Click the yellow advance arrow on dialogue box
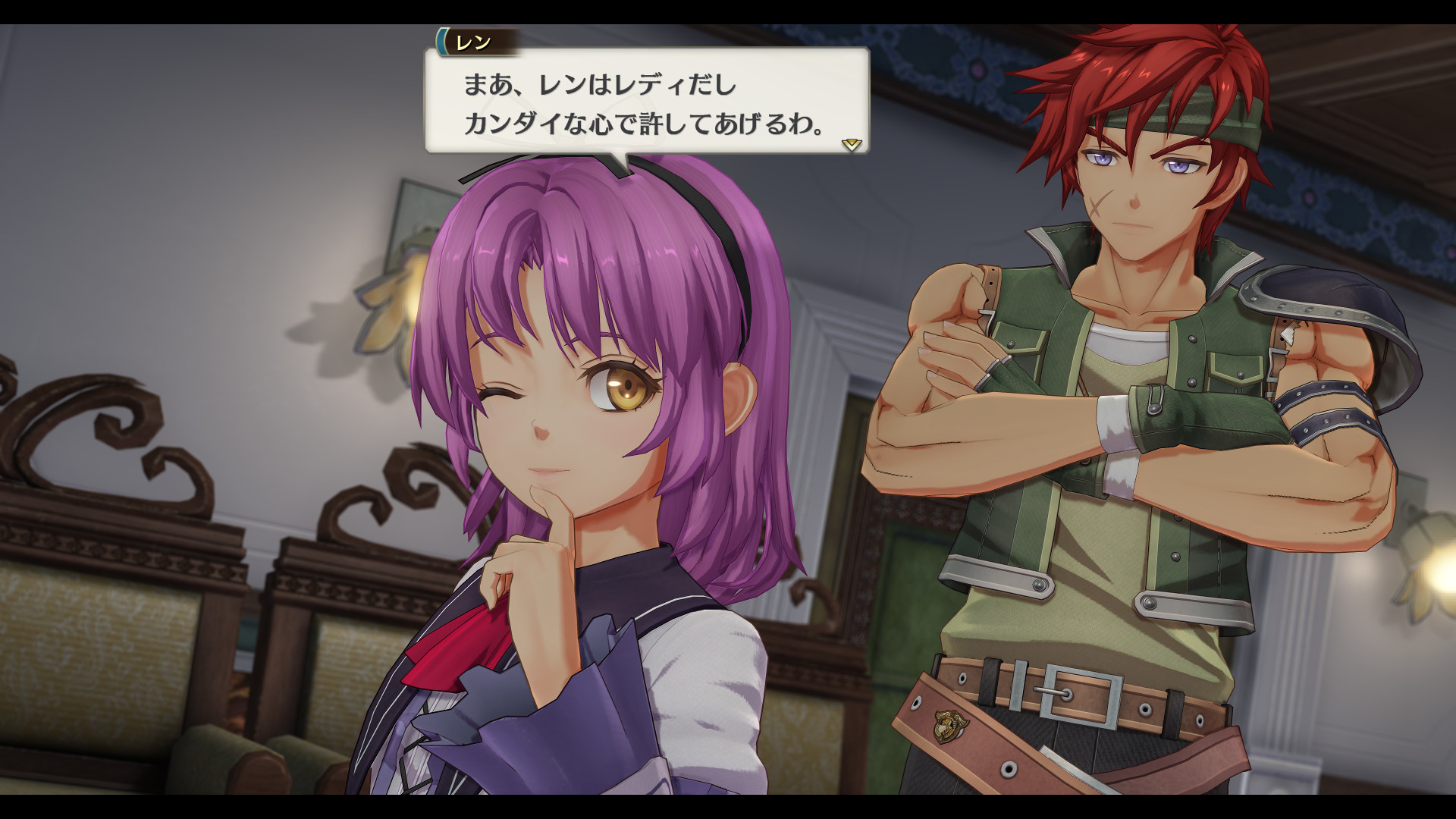This screenshot has width=1456, height=819. (x=853, y=146)
